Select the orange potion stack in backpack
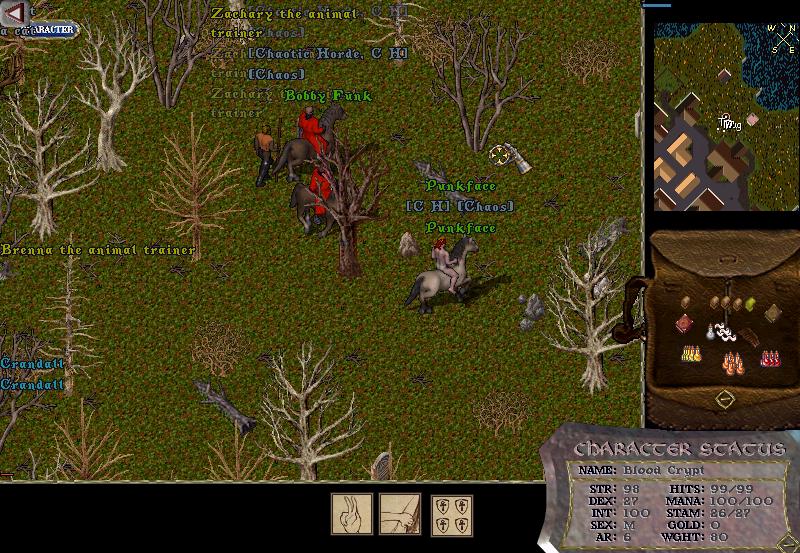This screenshot has width=800, height=553. point(731,361)
